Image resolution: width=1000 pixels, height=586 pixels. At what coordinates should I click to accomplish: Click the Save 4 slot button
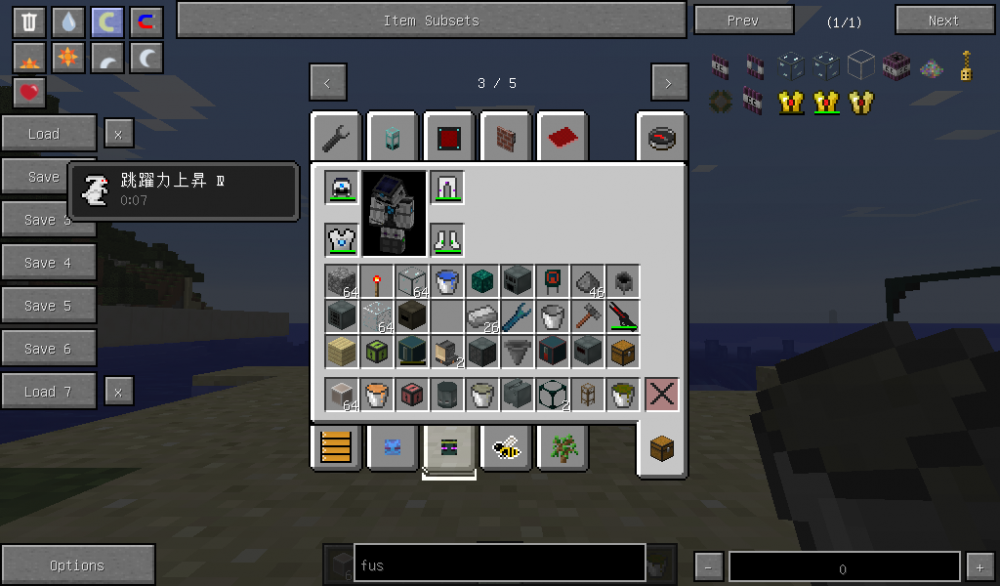coord(48,263)
